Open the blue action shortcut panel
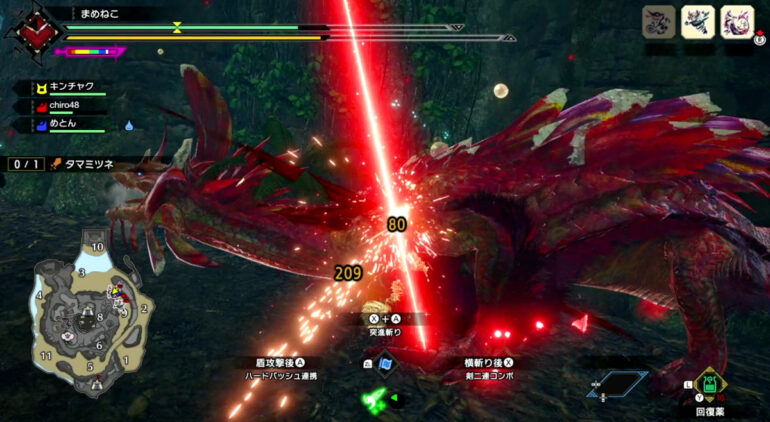The width and height of the screenshot is (770, 422). pyautogui.click(x=617, y=383)
